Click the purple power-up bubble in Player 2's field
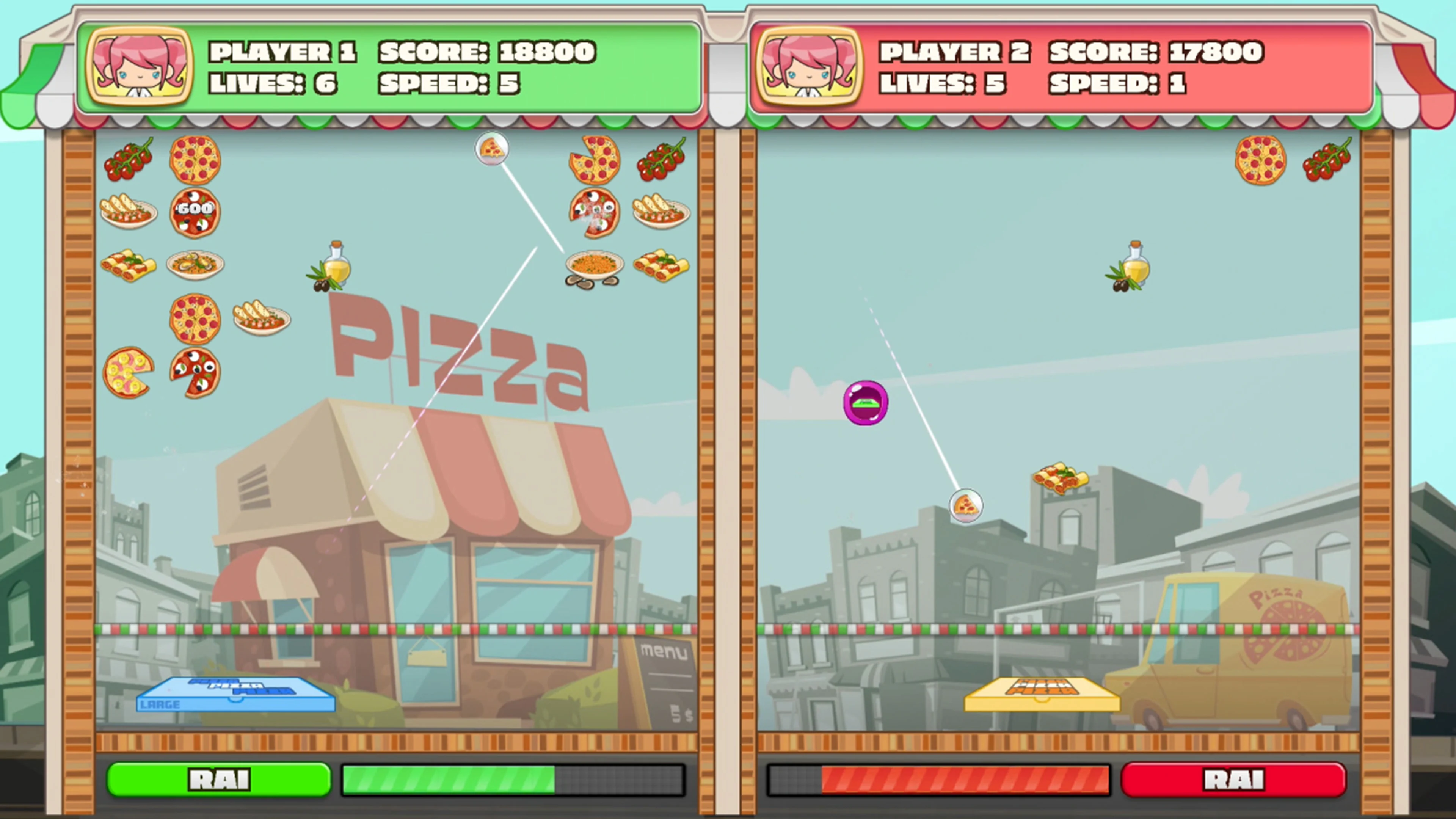 pos(866,402)
